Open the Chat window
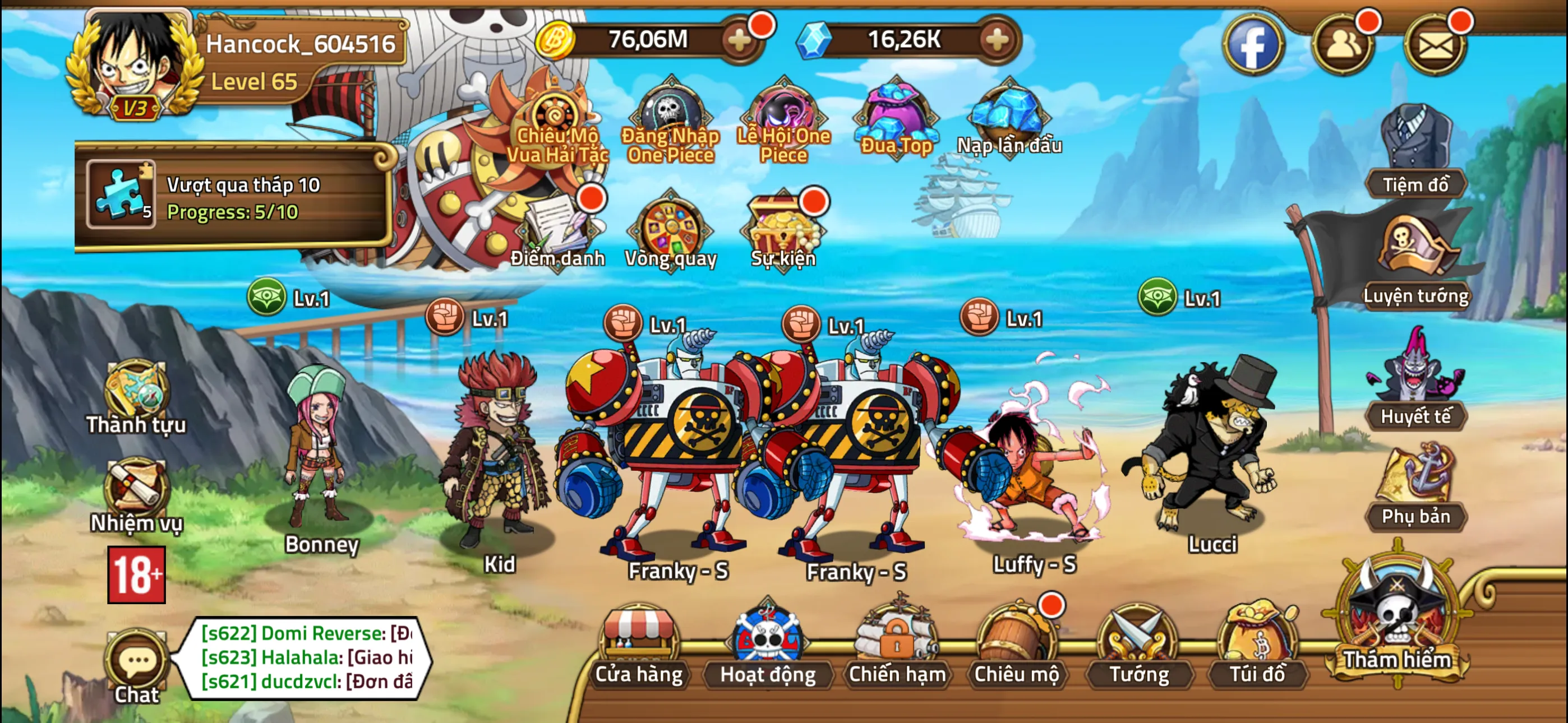The image size is (1568, 723). 136,666
